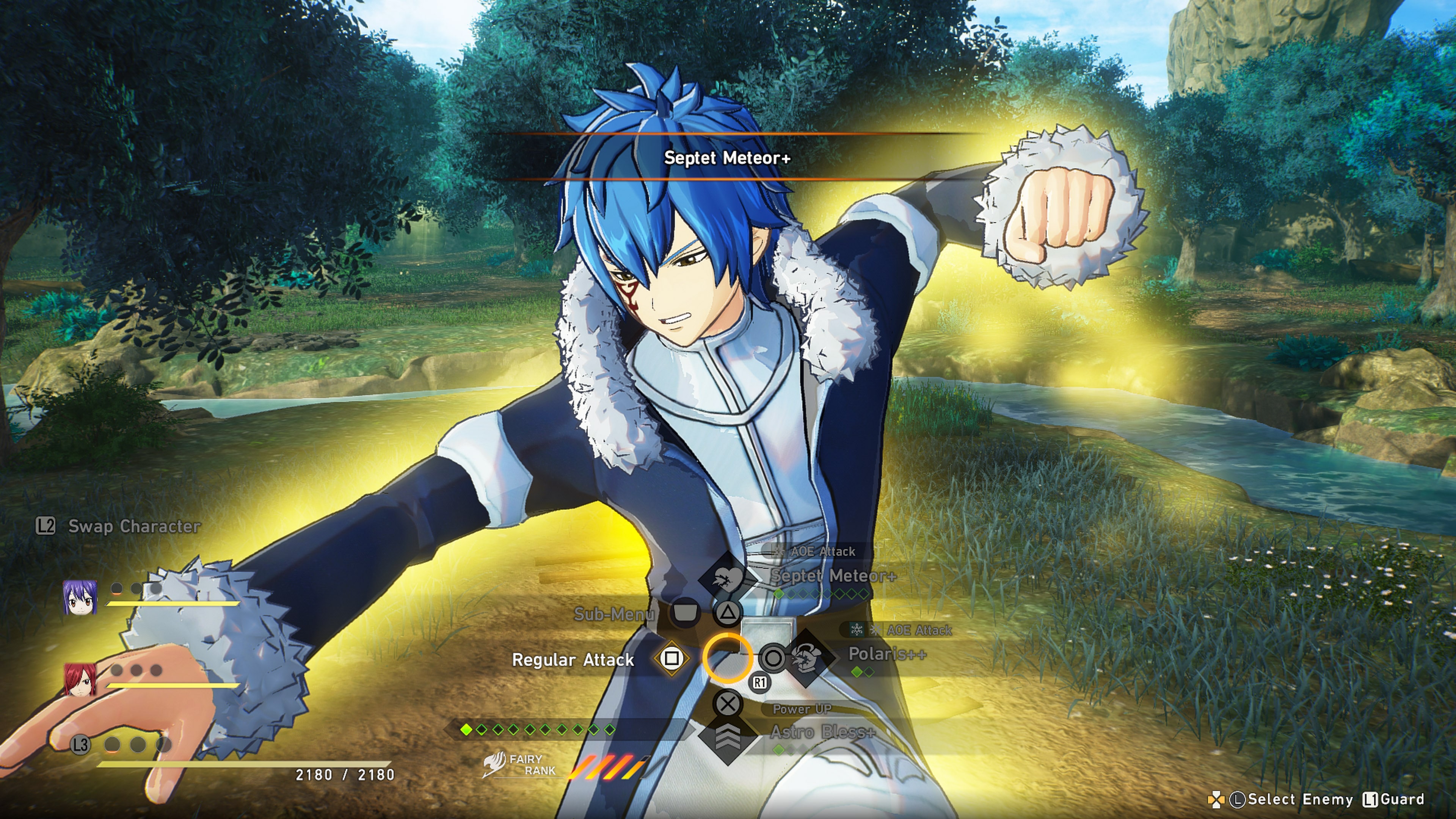Open the Sub-Menu option
Image resolution: width=1456 pixels, height=819 pixels.
tap(614, 614)
